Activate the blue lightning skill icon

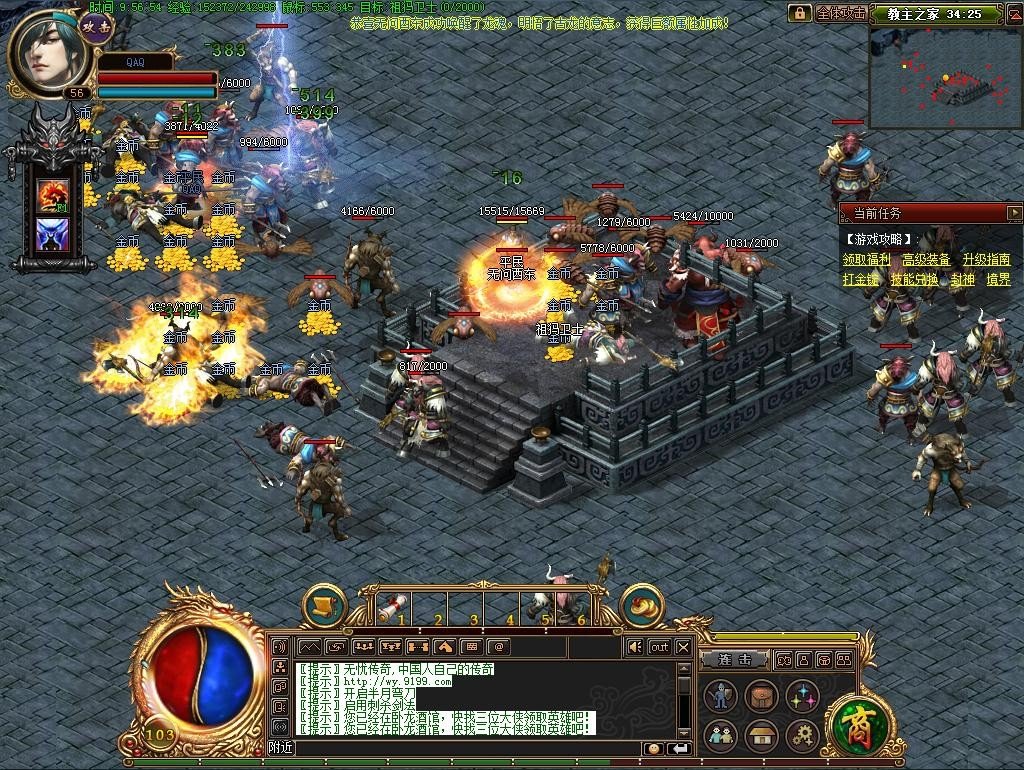pyautogui.click(x=52, y=236)
